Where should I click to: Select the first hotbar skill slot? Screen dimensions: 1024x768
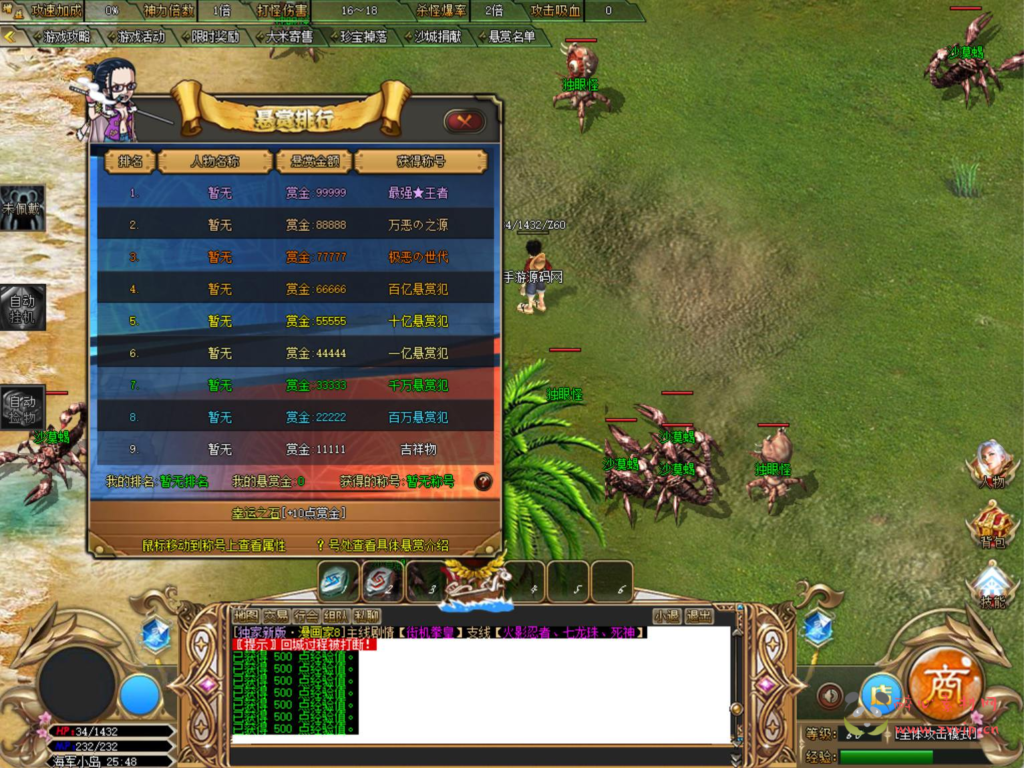[338, 581]
